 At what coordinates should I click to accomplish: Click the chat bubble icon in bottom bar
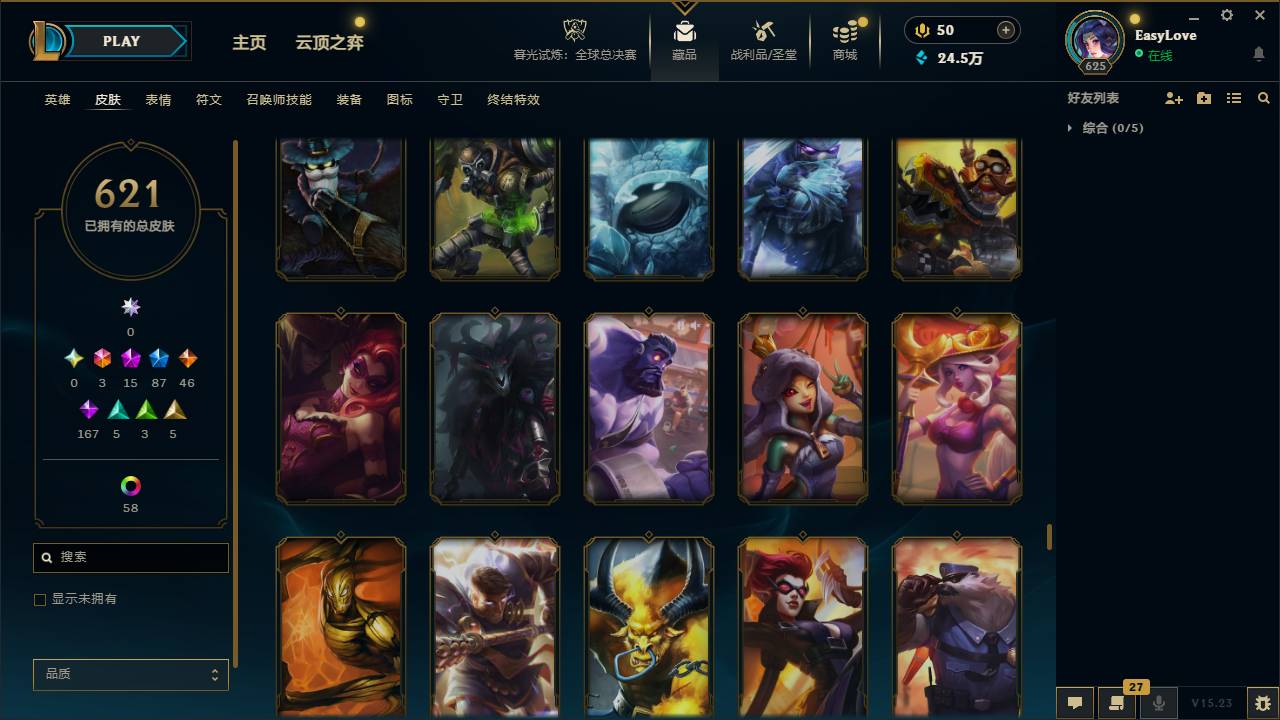tap(1075, 703)
